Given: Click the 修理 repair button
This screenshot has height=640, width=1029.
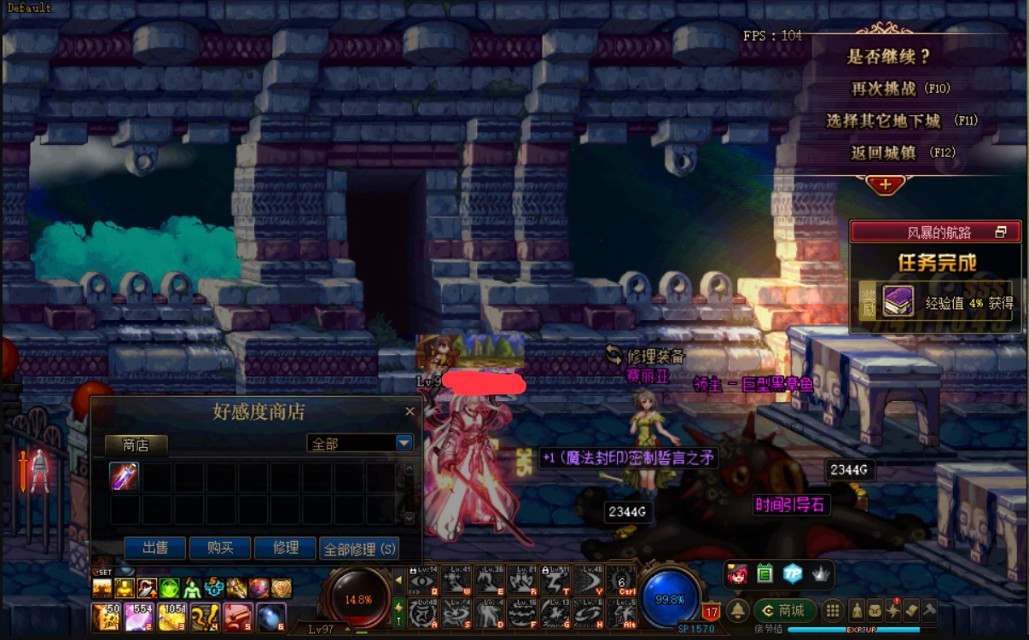Looking at the screenshot, I should tap(285, 548).
